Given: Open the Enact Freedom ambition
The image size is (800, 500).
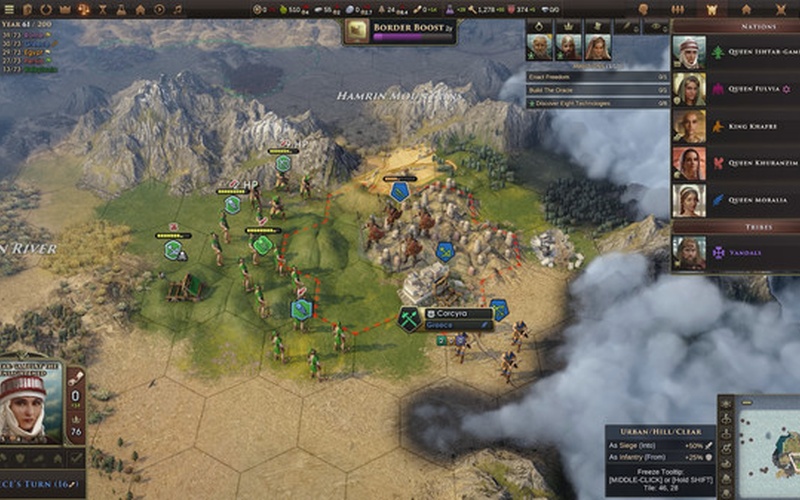Looking at the screenshot, I should point(597,76).
